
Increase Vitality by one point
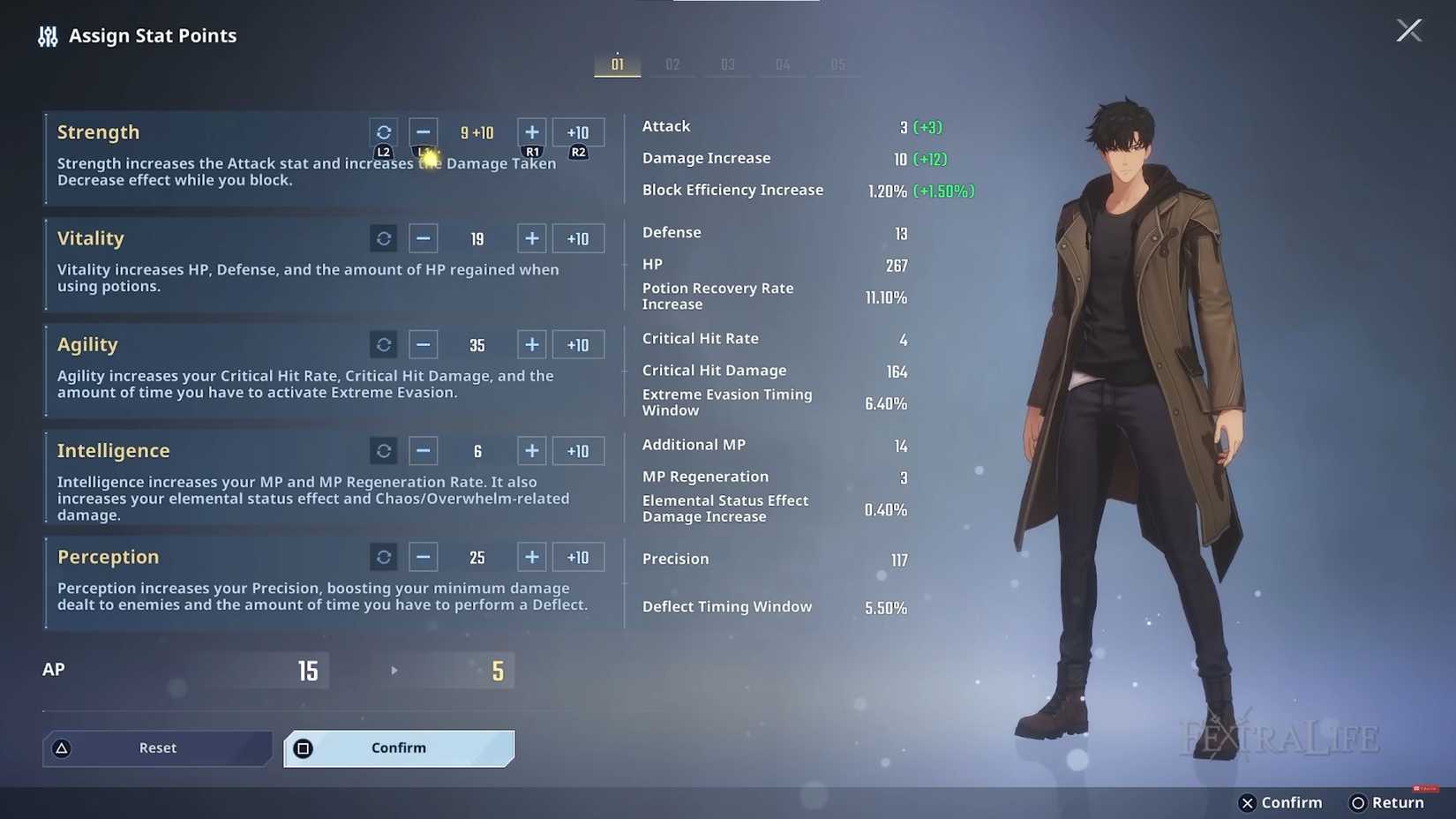(x=531, y=239)
